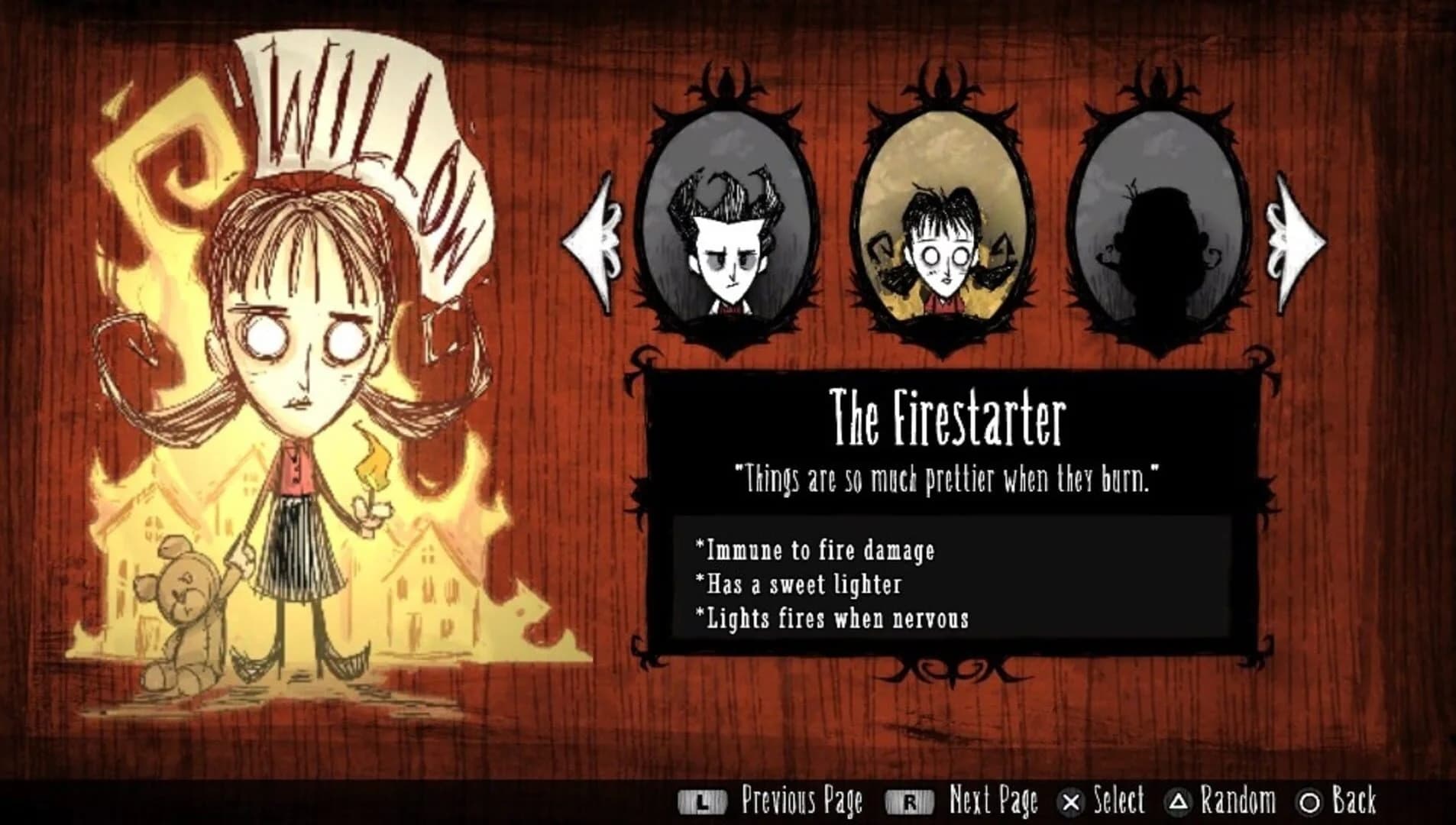The image size is (1456, 825).
Task: Click the 'Lights fires when nervous' trait line
Action: (x=835, y=620)
